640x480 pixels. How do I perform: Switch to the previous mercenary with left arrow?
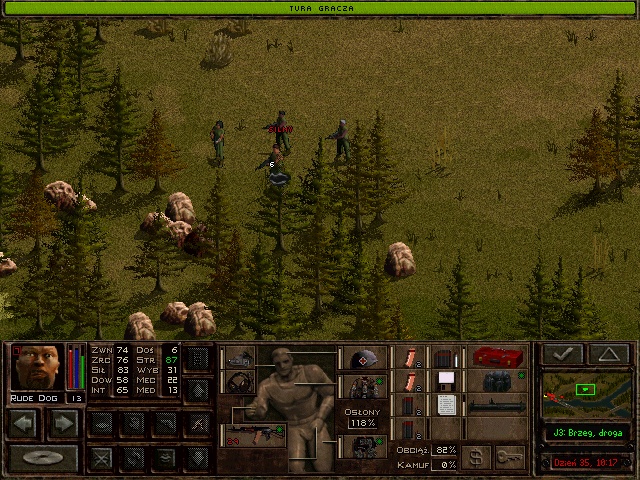25,423
